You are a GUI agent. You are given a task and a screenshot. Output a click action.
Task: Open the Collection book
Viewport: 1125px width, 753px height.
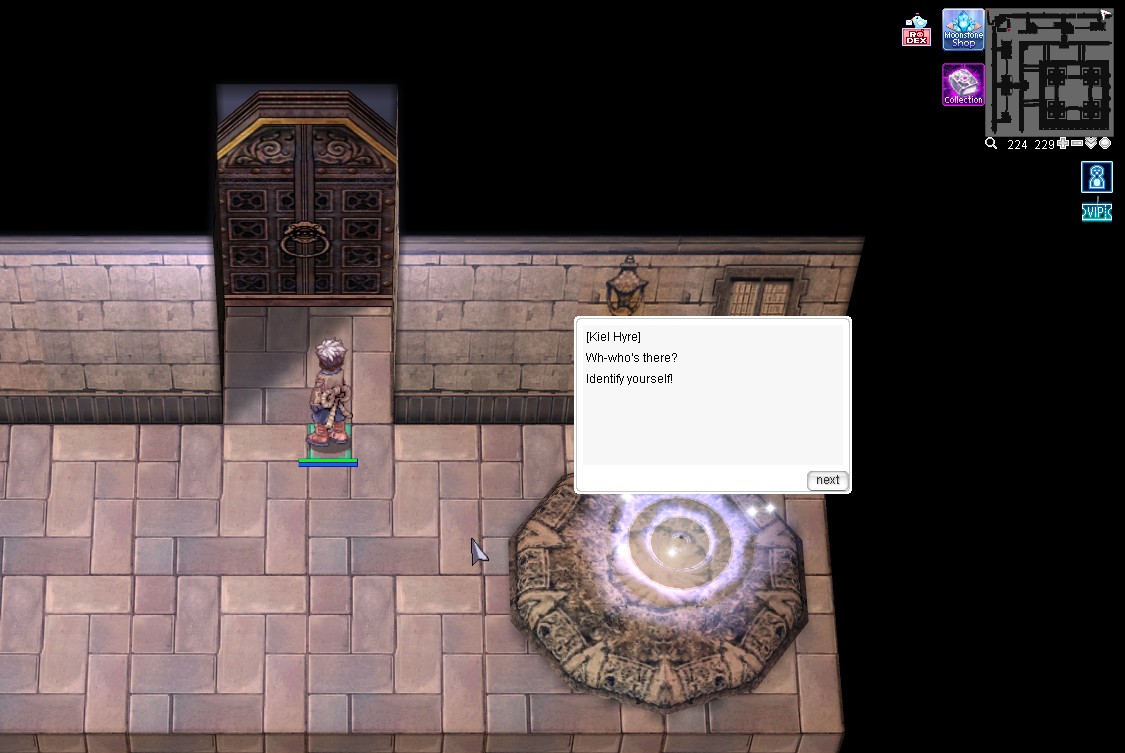(963, 85)
